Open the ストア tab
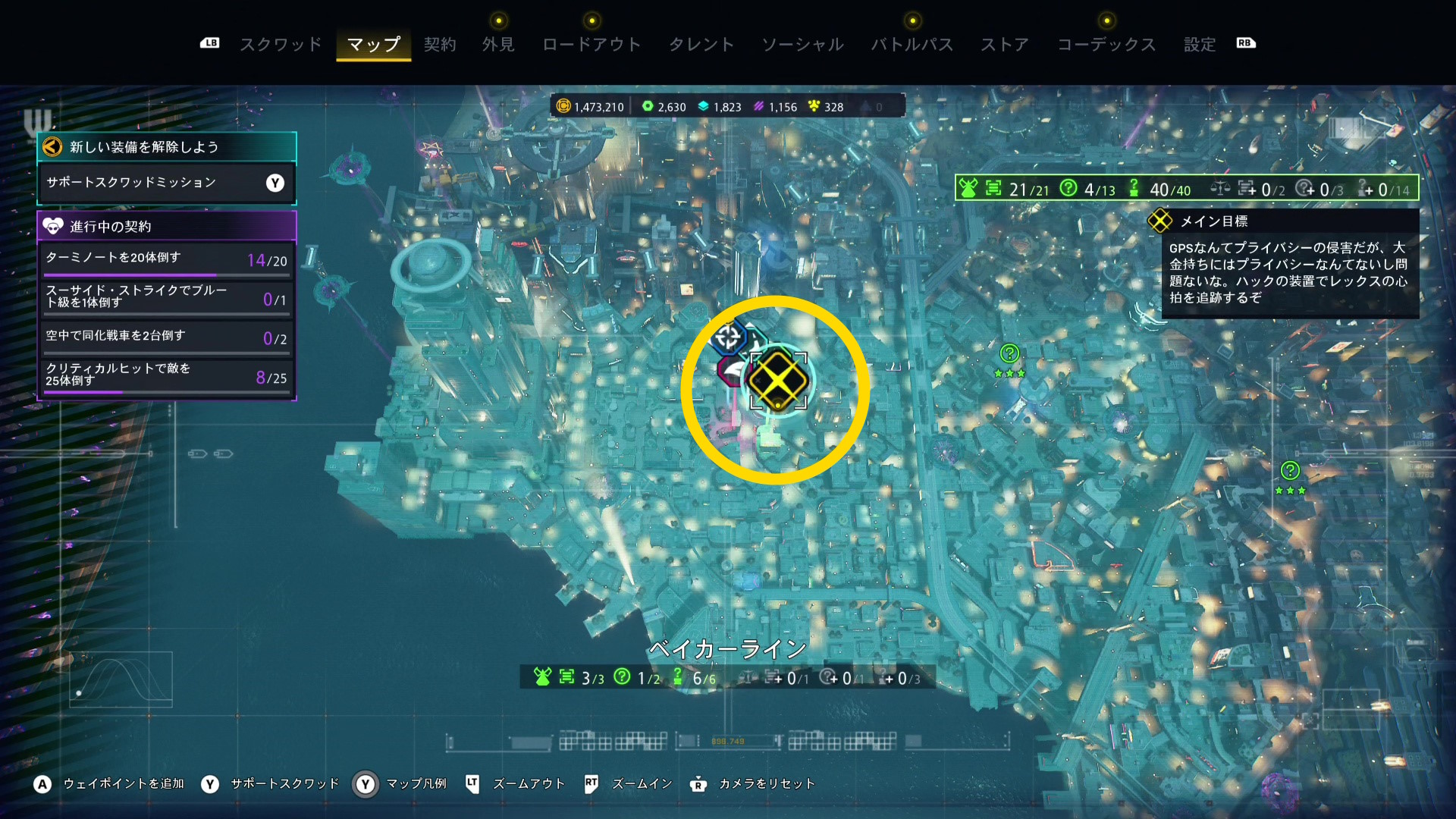Image resolution: width=1456 pixels, height=819 pixels. coord(1004,44)
